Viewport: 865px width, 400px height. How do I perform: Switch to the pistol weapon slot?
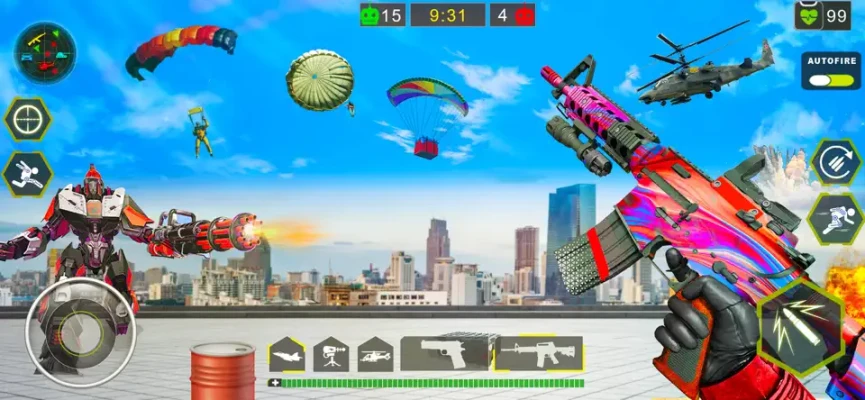click(x=445, y=353)
